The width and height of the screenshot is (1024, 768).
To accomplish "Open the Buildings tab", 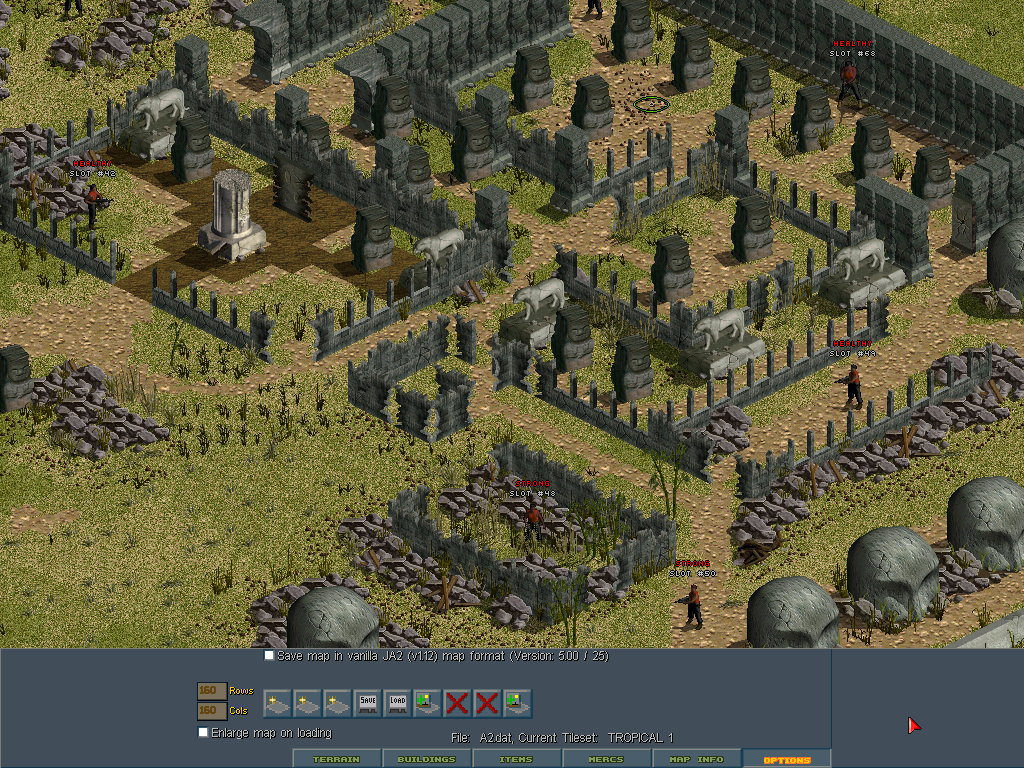I will point(426,759).
